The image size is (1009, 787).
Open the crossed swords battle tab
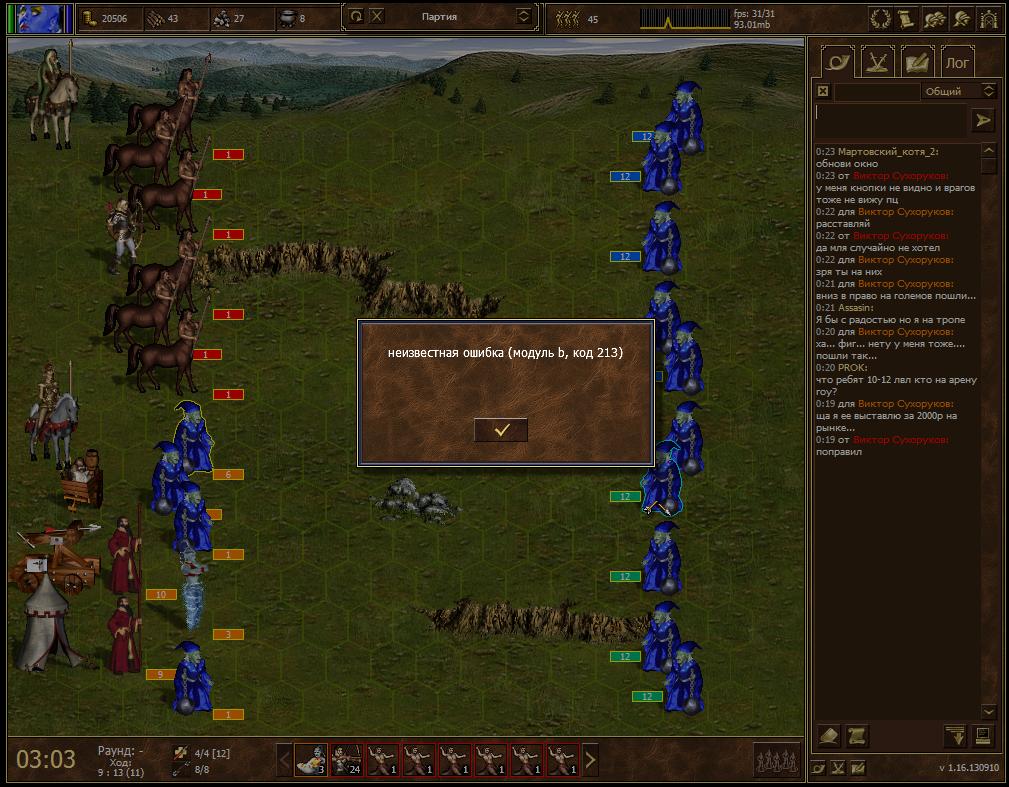(877, 62)
